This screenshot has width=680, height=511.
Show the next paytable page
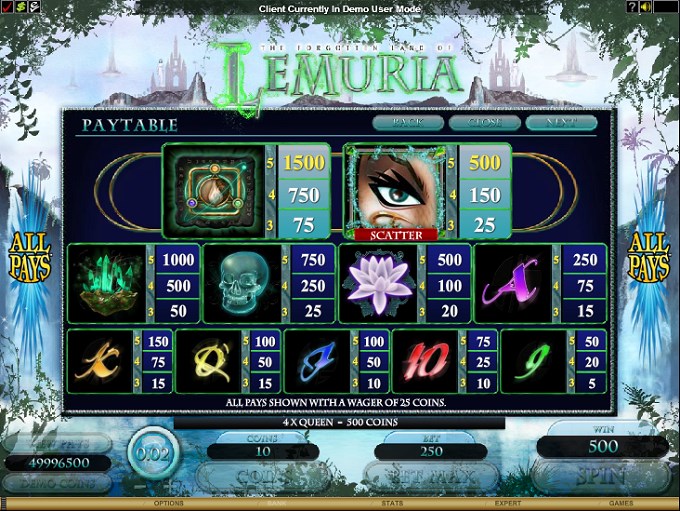click(x=561, y=123)
